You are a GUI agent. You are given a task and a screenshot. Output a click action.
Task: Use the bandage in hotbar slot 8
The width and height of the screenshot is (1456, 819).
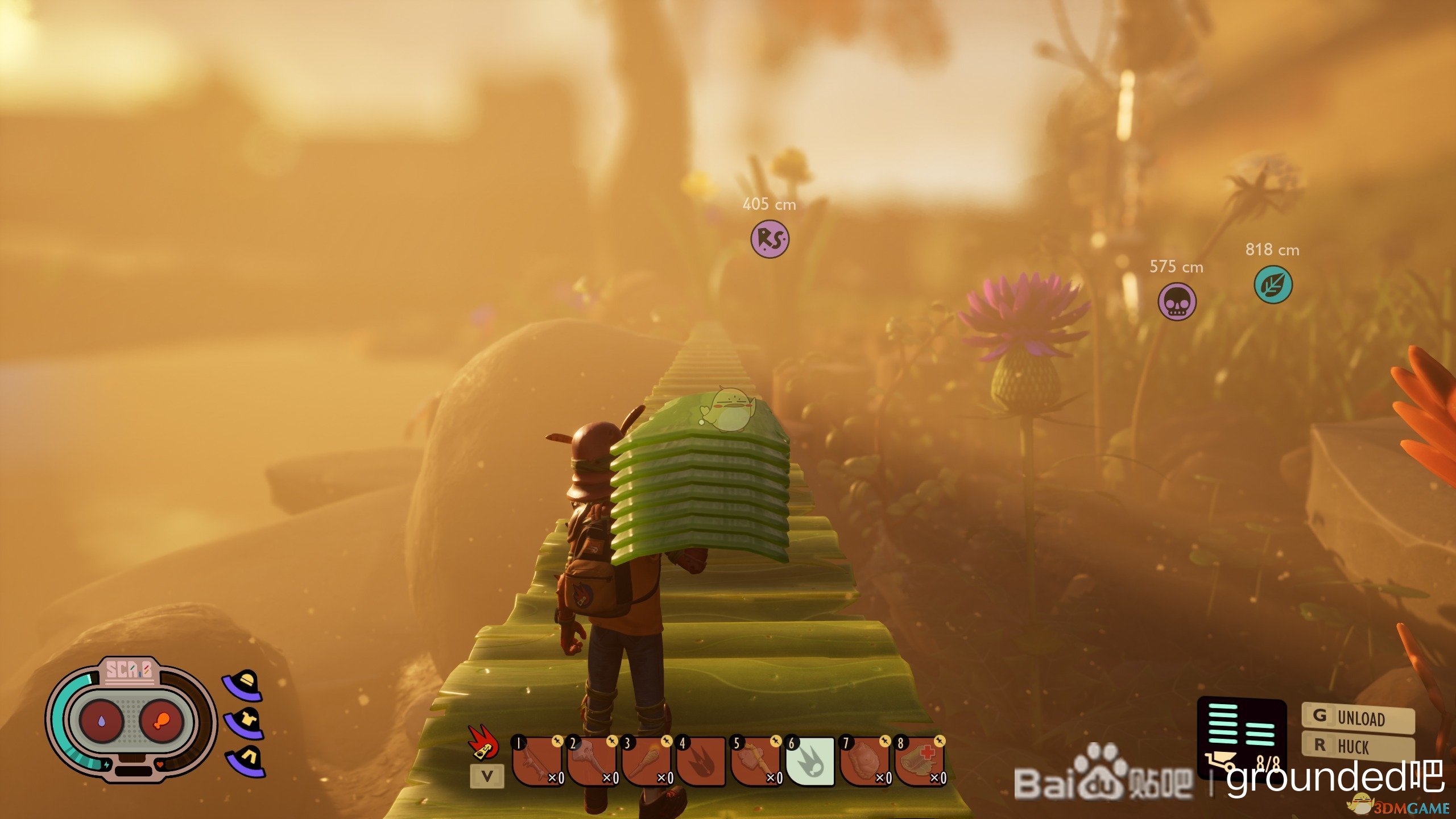(x=919, y=761)
